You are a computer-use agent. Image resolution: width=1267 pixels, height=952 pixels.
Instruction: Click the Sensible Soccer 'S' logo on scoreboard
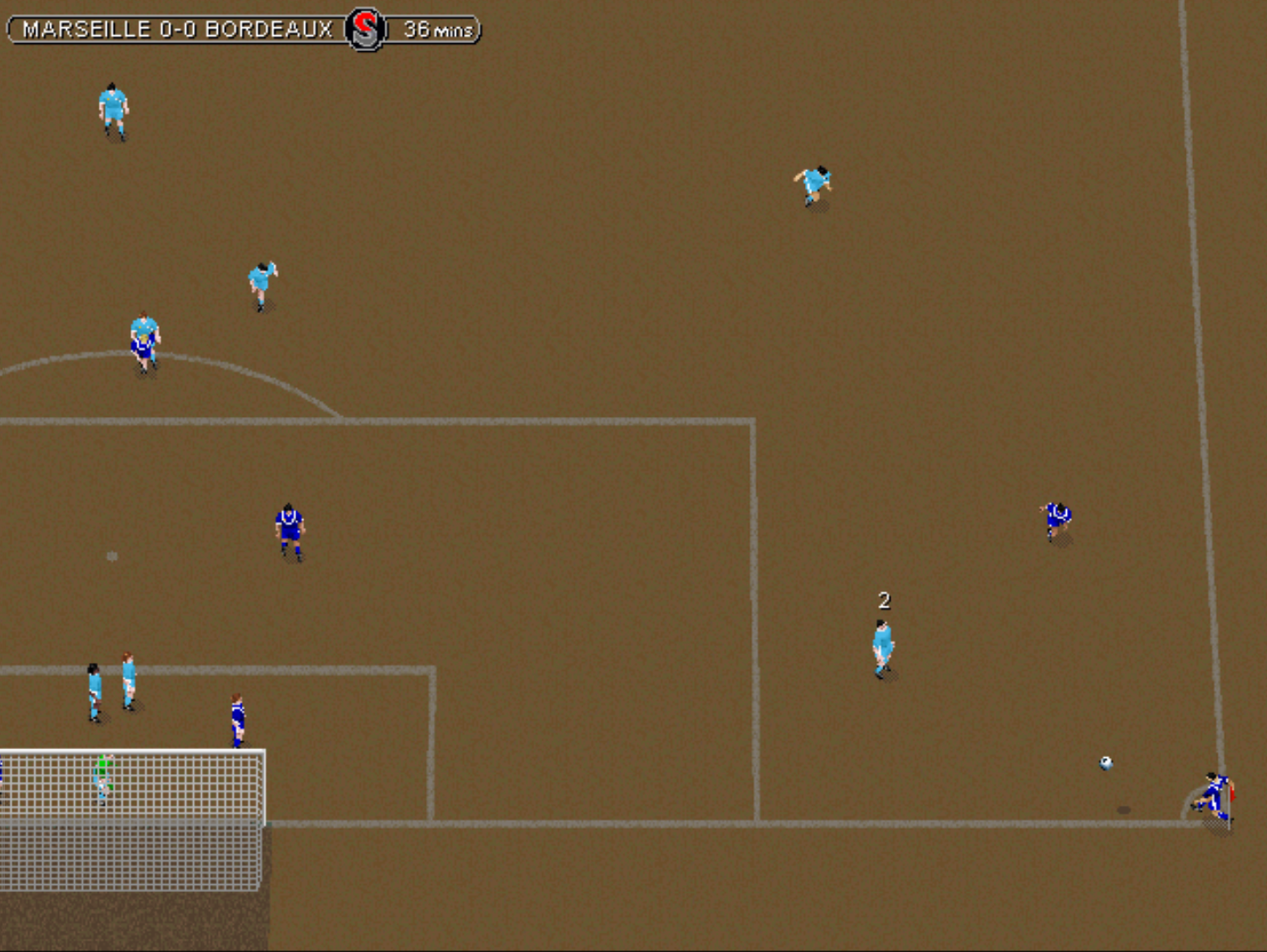tap(366, 27)
